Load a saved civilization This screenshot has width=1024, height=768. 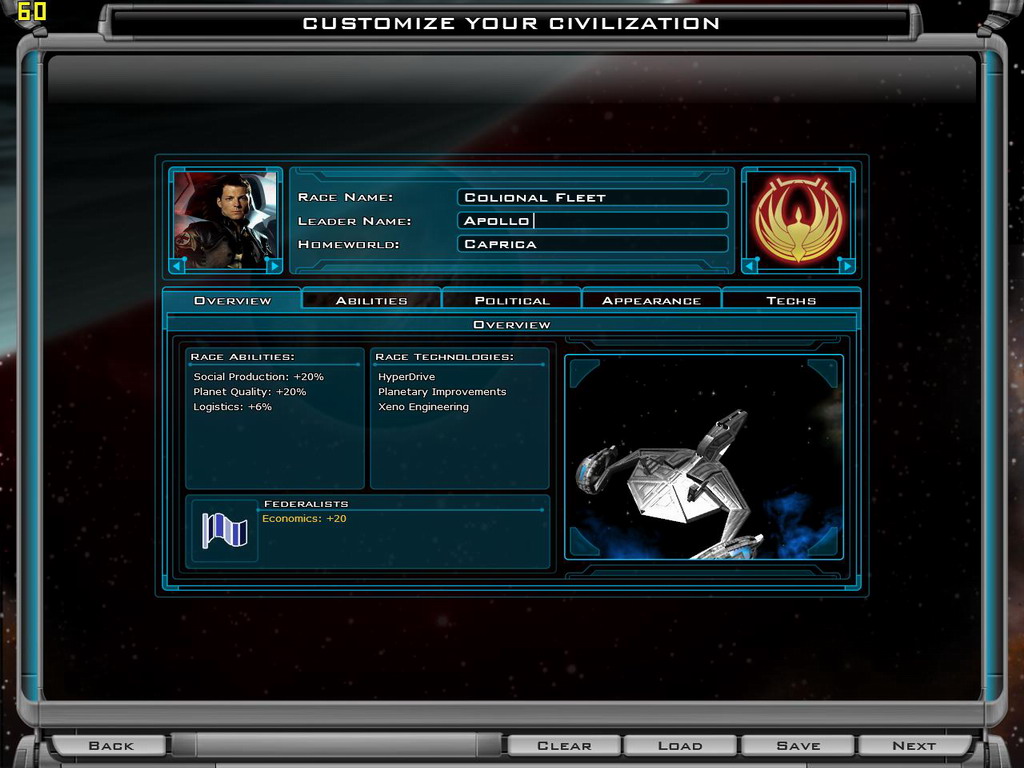click(680, 745)
